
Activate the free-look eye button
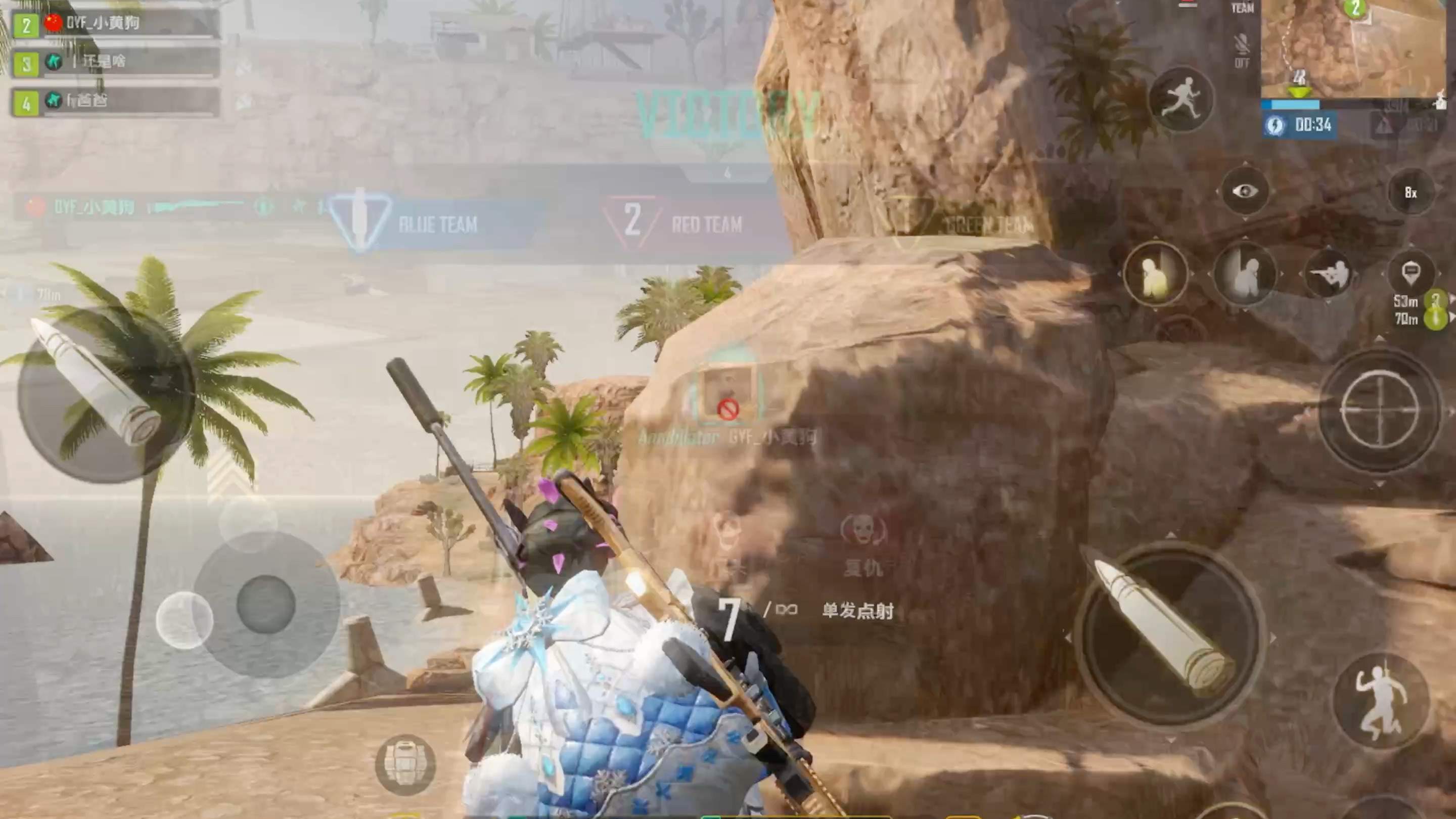(1244, 192)
